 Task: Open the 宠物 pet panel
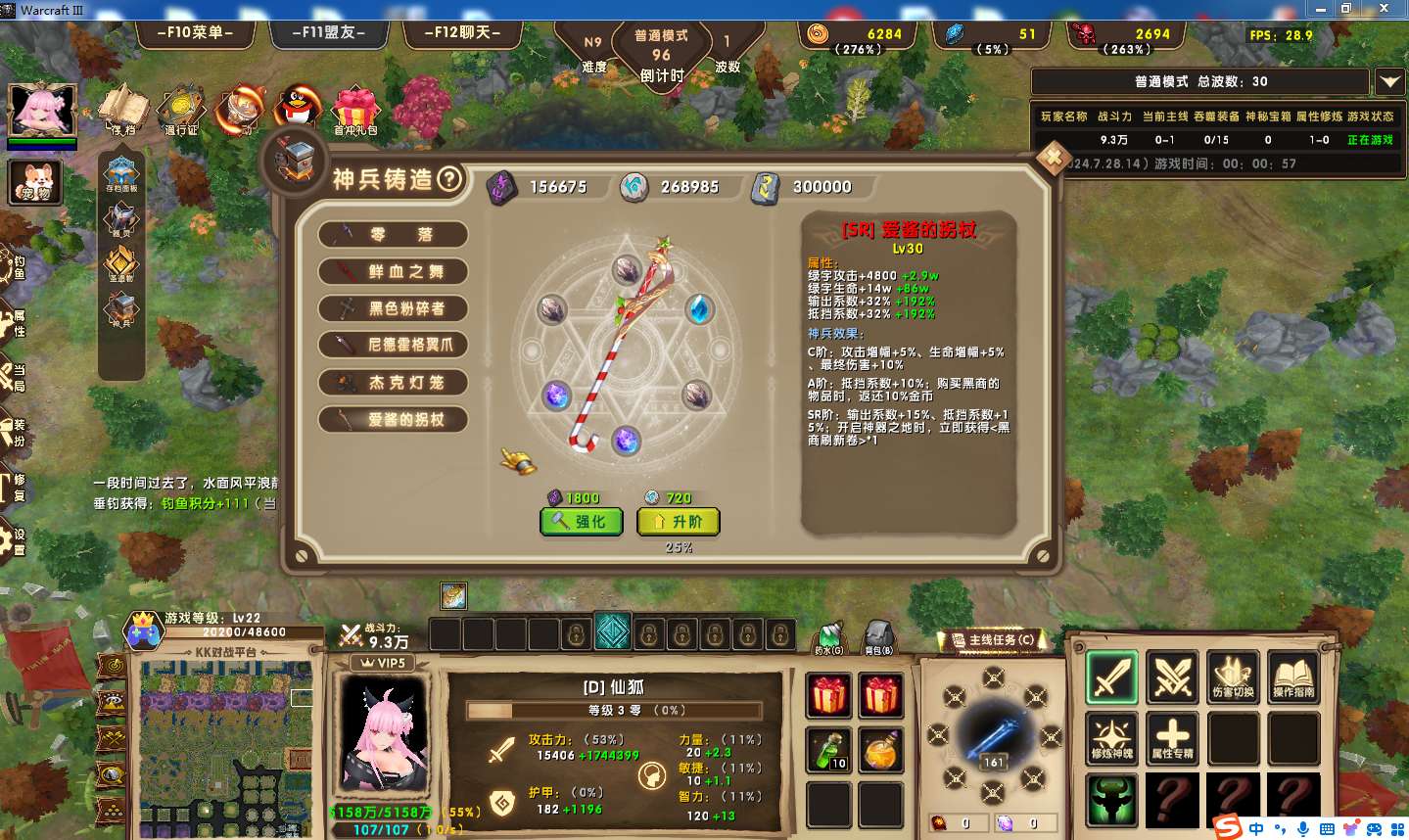(x=36, y=182)
